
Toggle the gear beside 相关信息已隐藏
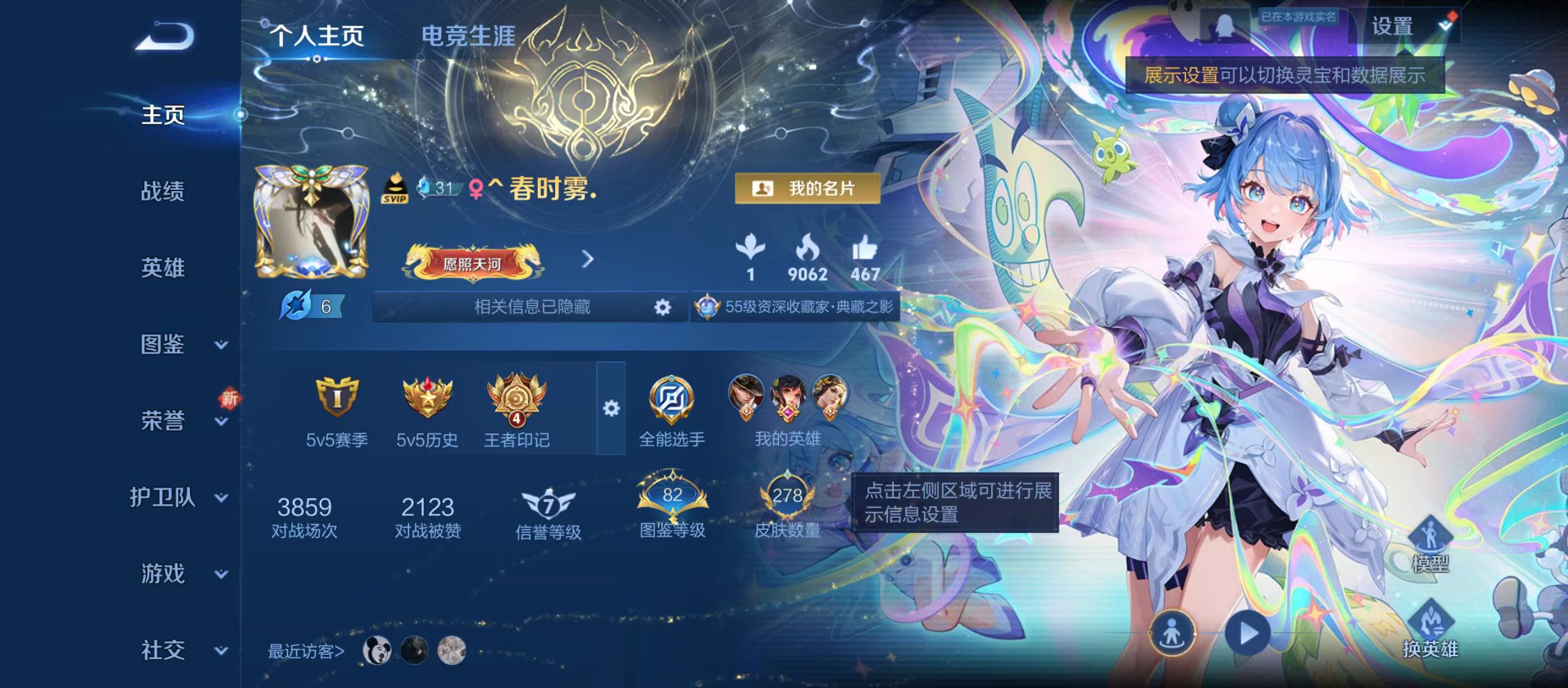point(661,308)
